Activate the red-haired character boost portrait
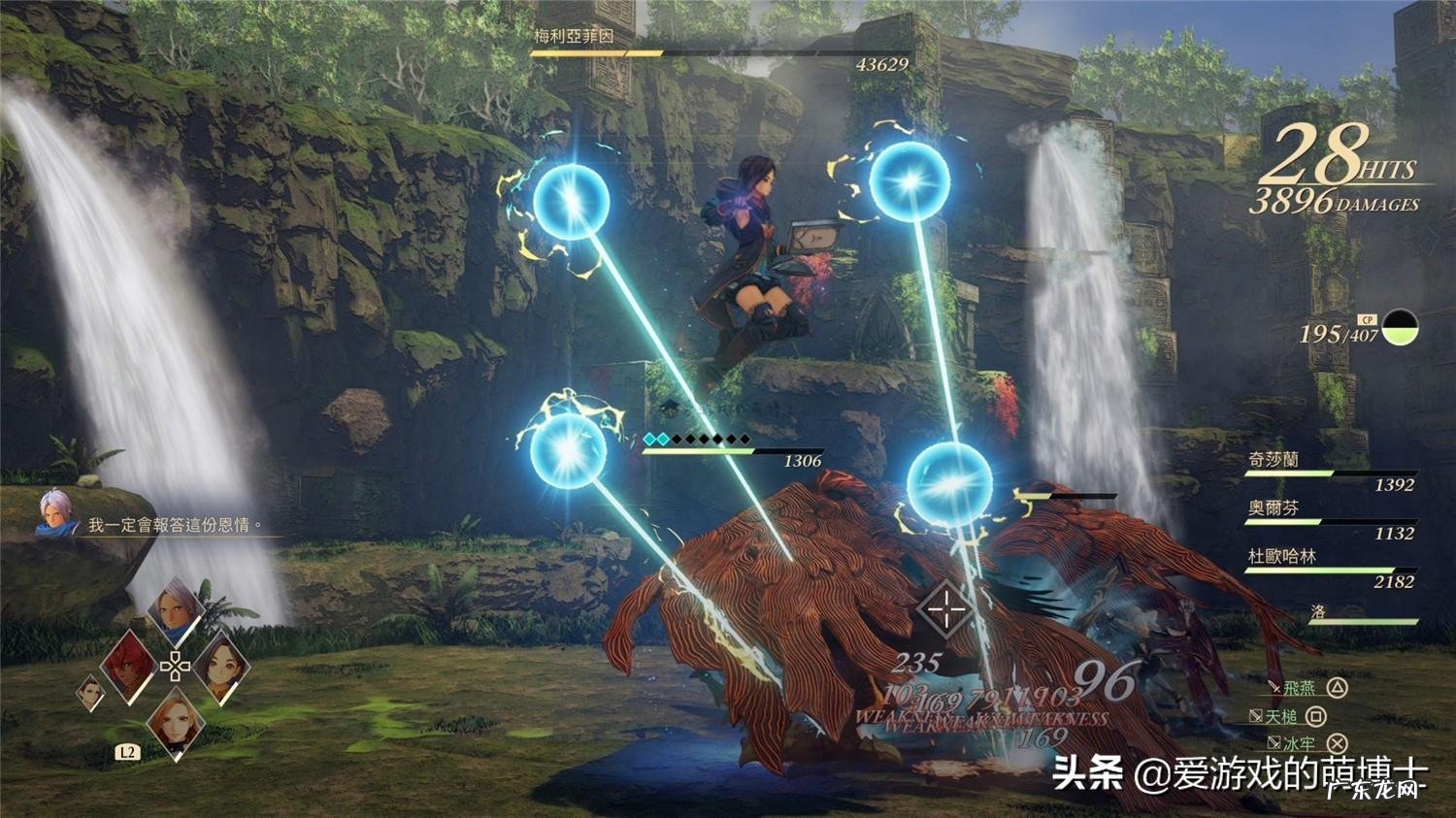Viewport: 1456px width, 818px height. [x=127, y=665]
